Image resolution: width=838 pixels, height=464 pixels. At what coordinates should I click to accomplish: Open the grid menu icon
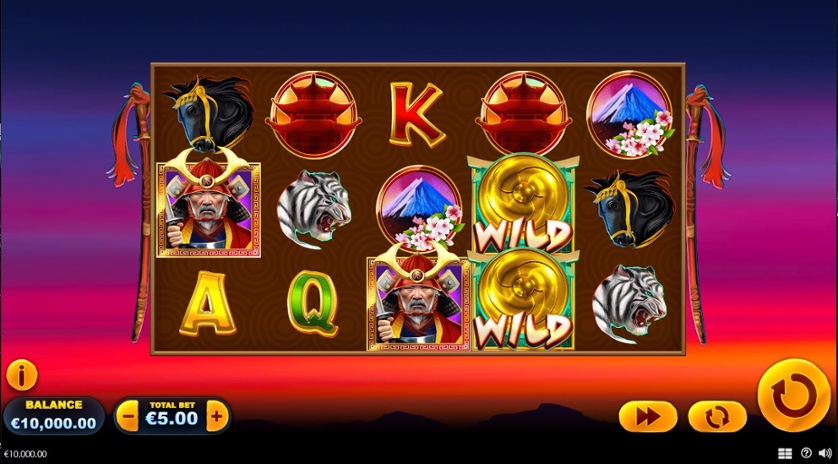[x=785, y=453]
